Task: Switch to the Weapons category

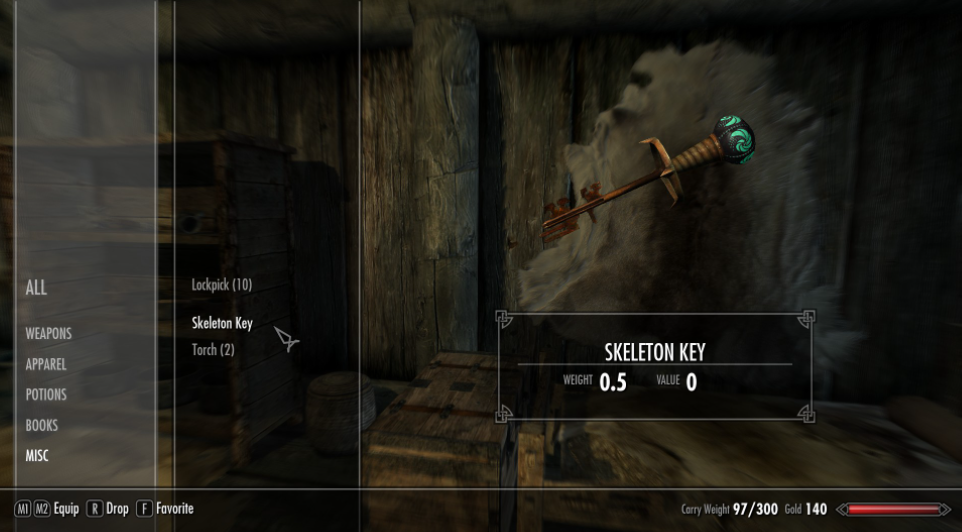Action: click(48, 334)
